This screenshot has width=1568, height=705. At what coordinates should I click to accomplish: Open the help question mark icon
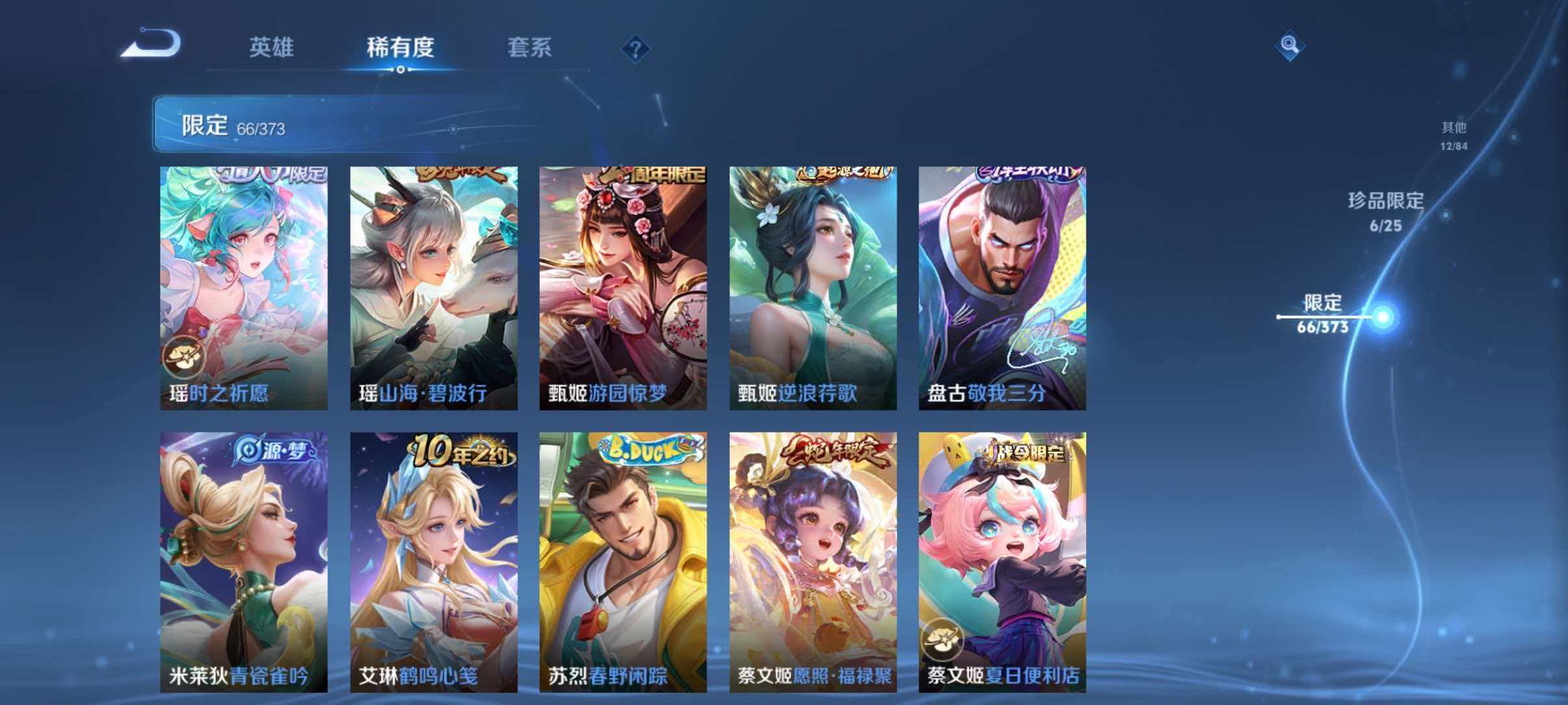pyautogui.click(x=635, y=48)
